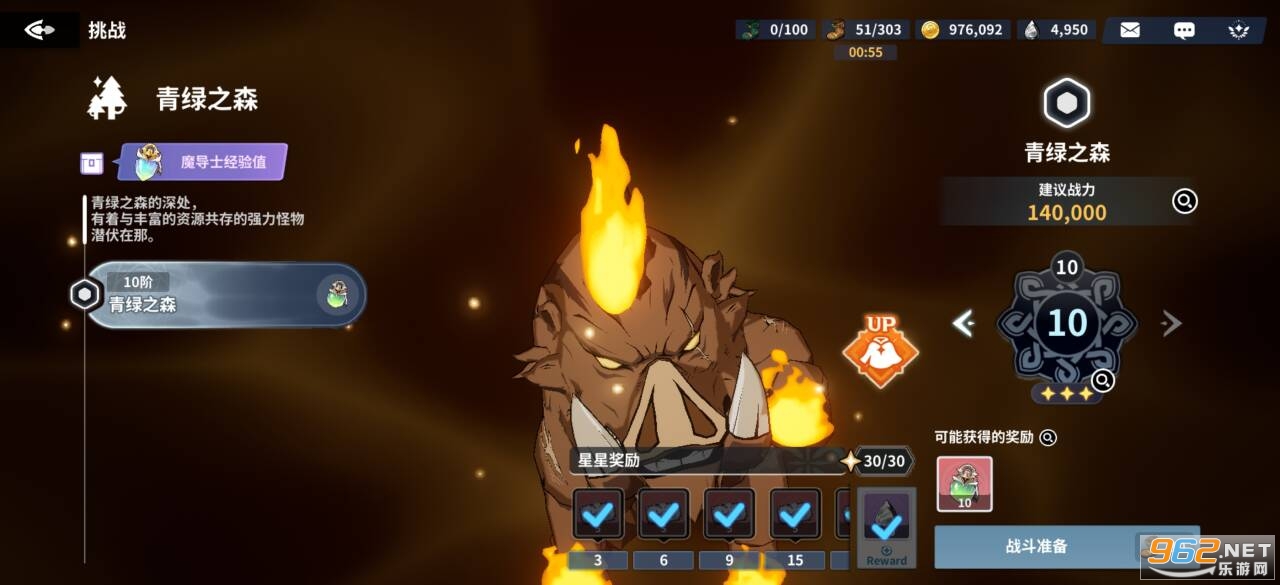This screenshot has width=1280, height=585.
Task: Select next difficulty stage arrow
Action: pyautogui.click(x=1171, y=323)
